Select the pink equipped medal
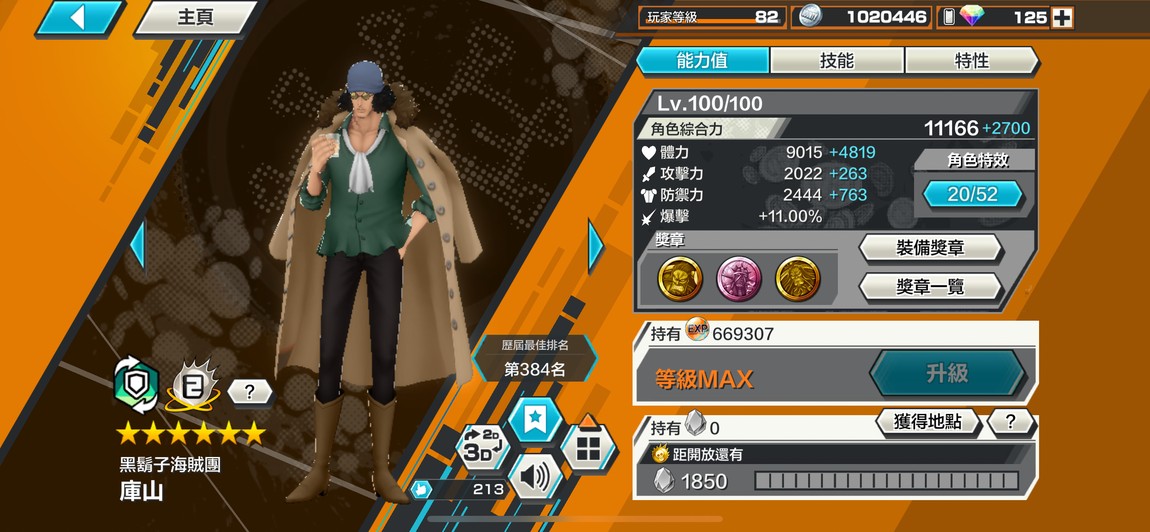The width and height of the screenshot is (1150, 532). [x=739, y=279]
